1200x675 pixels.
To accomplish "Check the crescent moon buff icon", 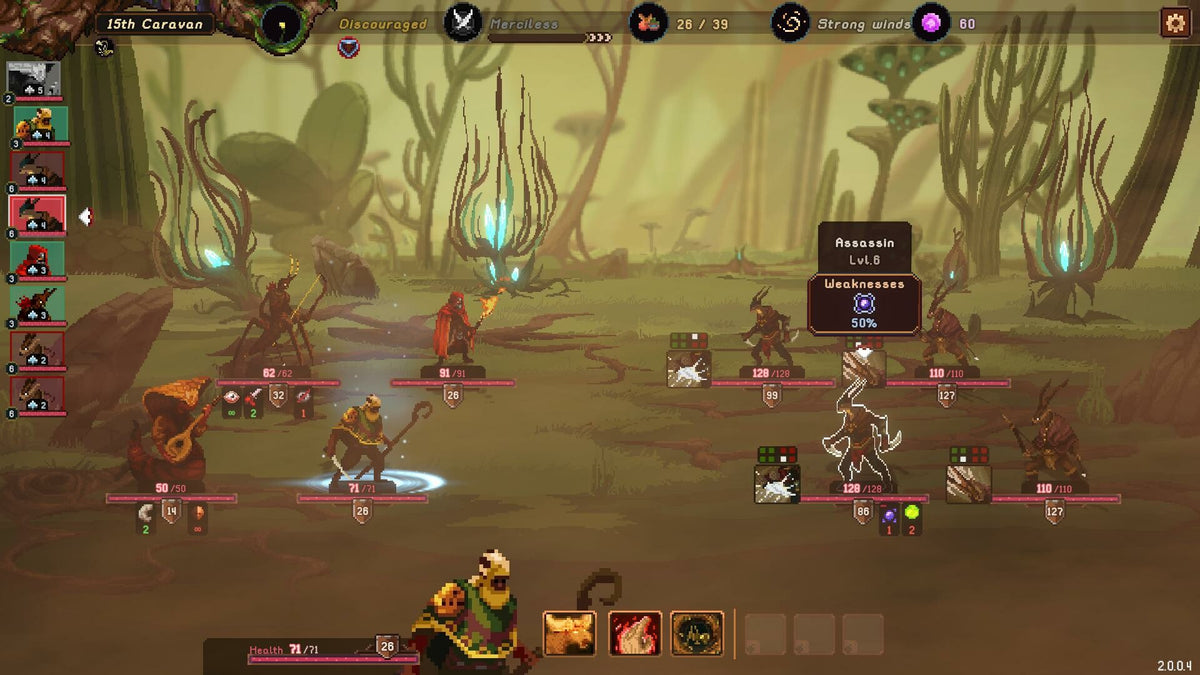I will [145, 513].
